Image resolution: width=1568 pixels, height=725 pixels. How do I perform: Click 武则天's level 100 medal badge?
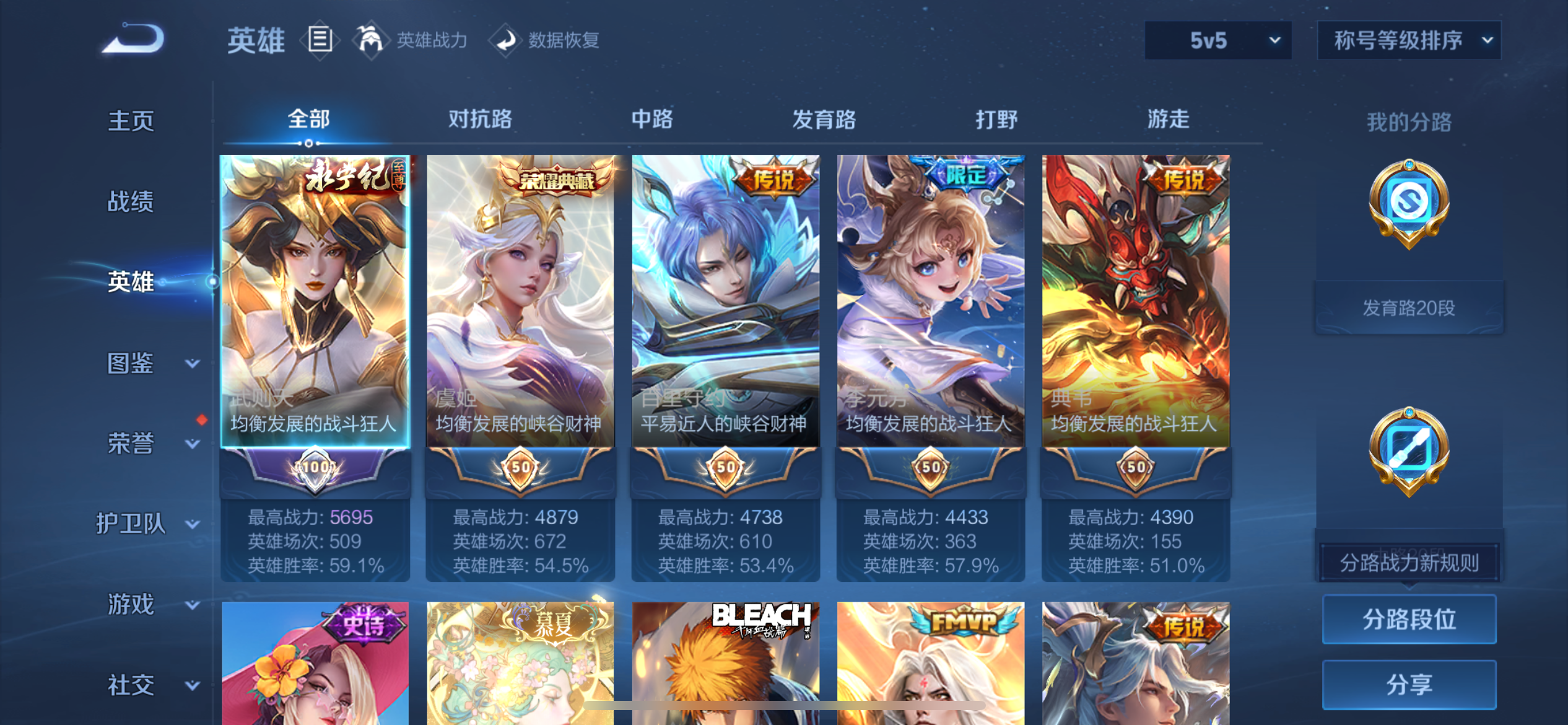point(315,469)
